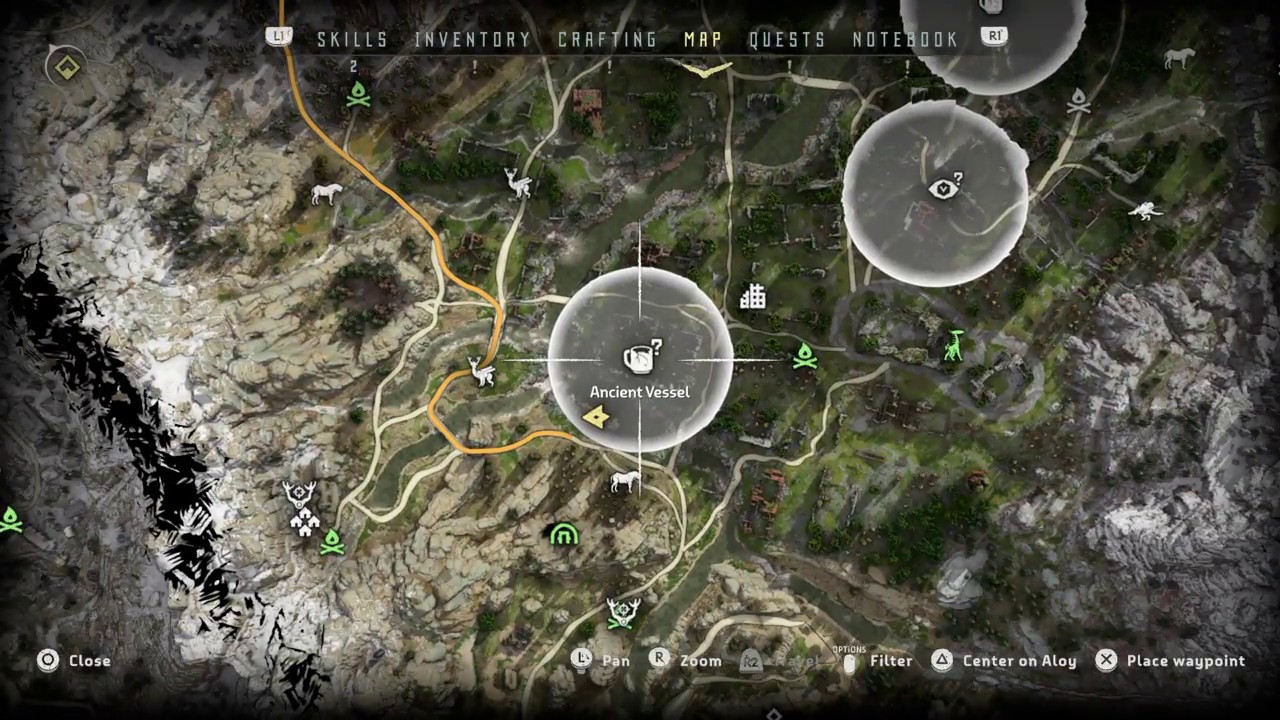
Task: Select the antlered settlement marker with houses
Action: pos(301,508)
